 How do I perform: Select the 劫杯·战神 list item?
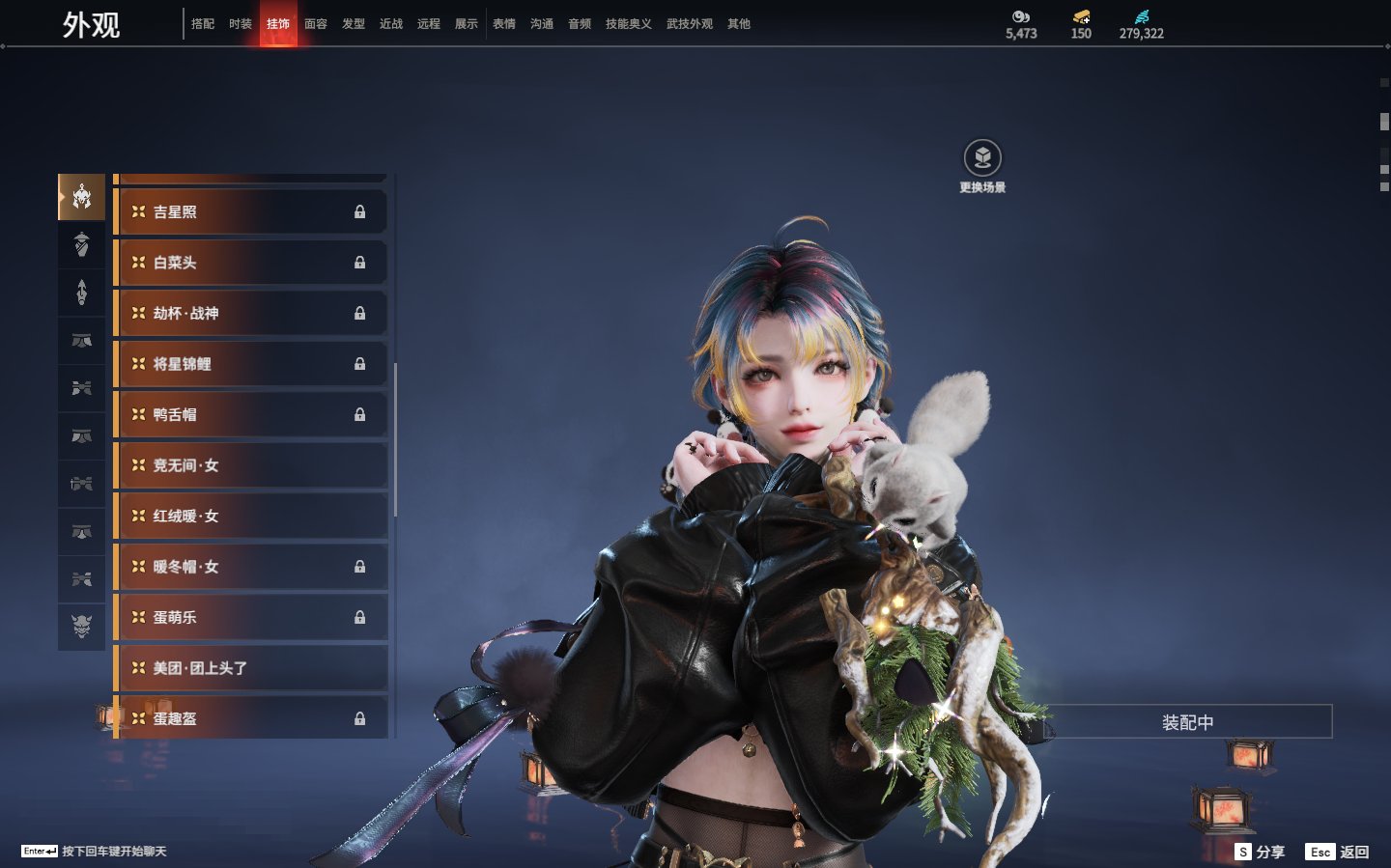tap(251, 313)
